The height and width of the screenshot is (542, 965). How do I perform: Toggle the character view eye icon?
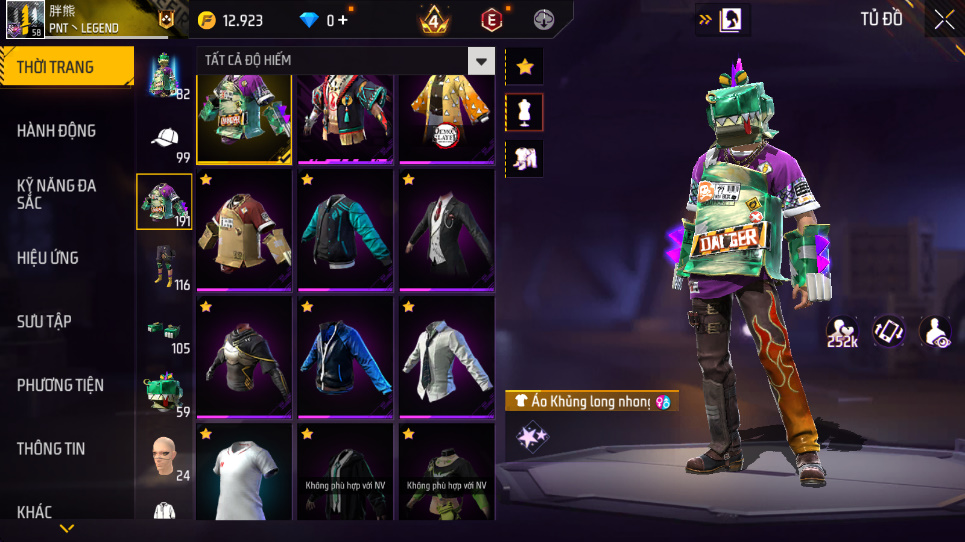935,332
